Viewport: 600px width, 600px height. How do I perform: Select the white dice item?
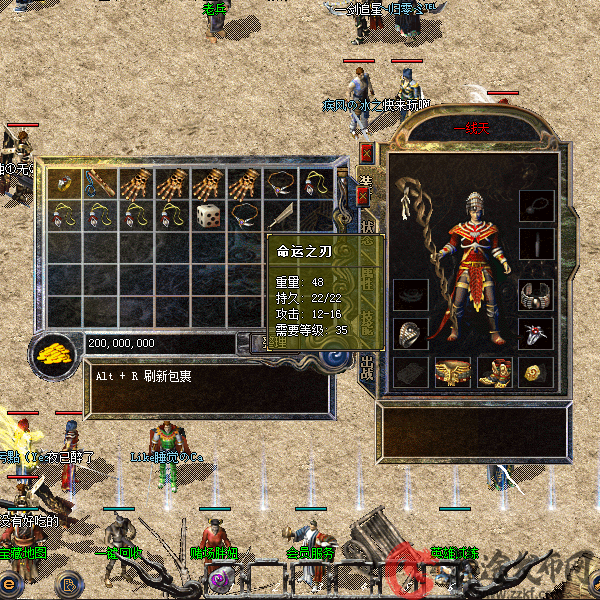click(208, 215)
